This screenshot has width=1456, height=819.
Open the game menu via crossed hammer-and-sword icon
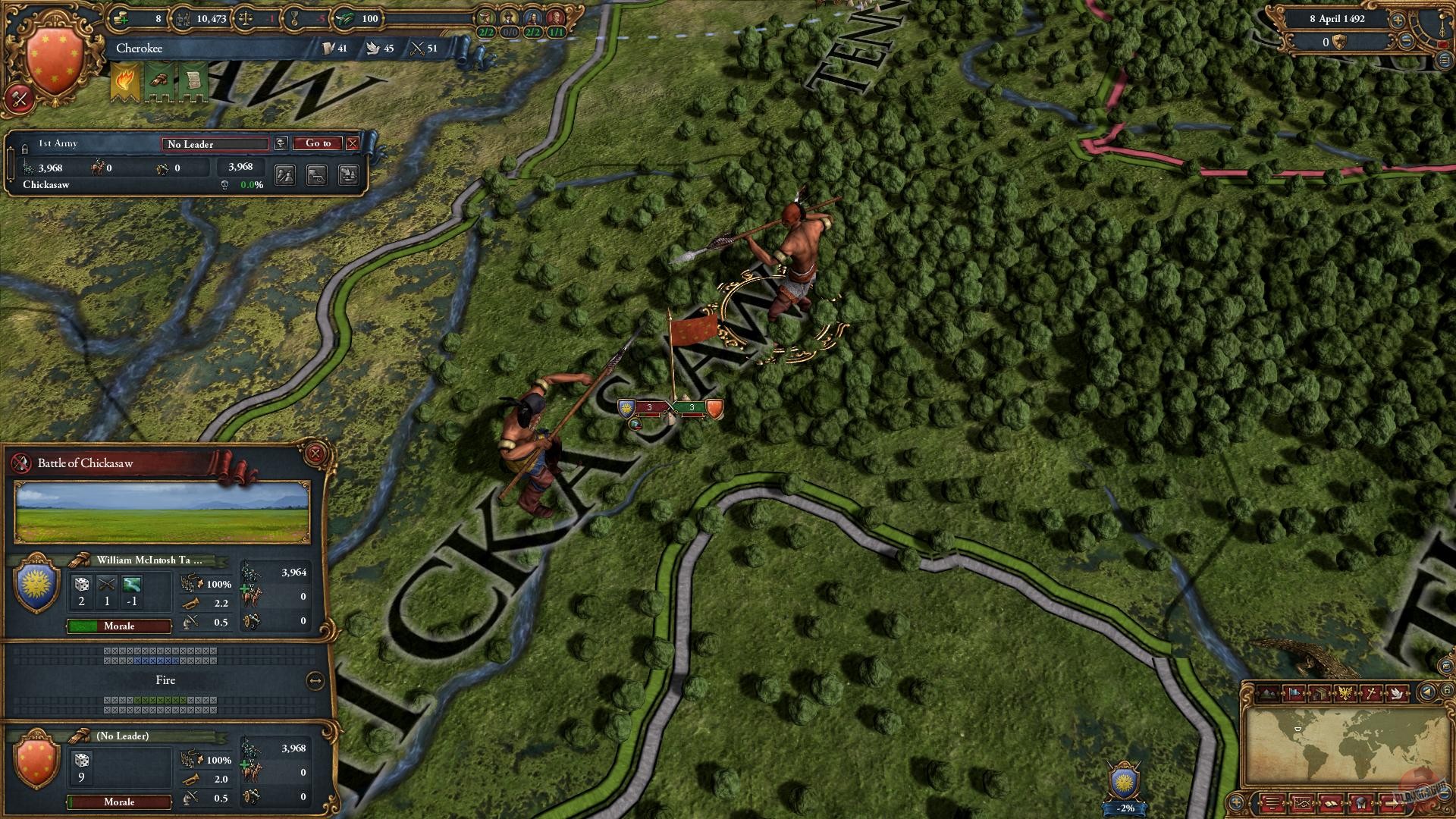(x=21, y=98)
